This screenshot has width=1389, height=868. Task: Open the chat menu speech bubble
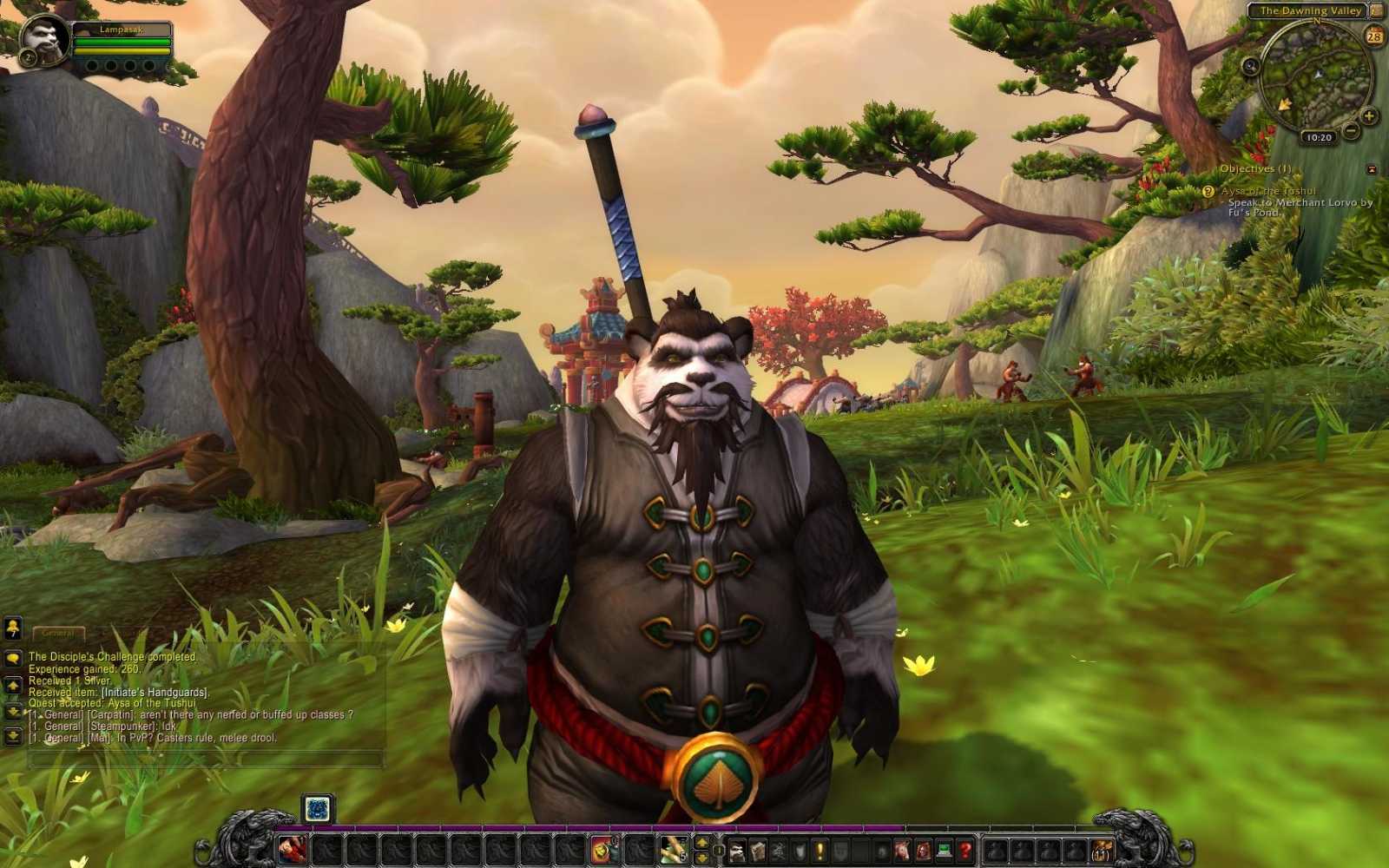pos(11,657)
